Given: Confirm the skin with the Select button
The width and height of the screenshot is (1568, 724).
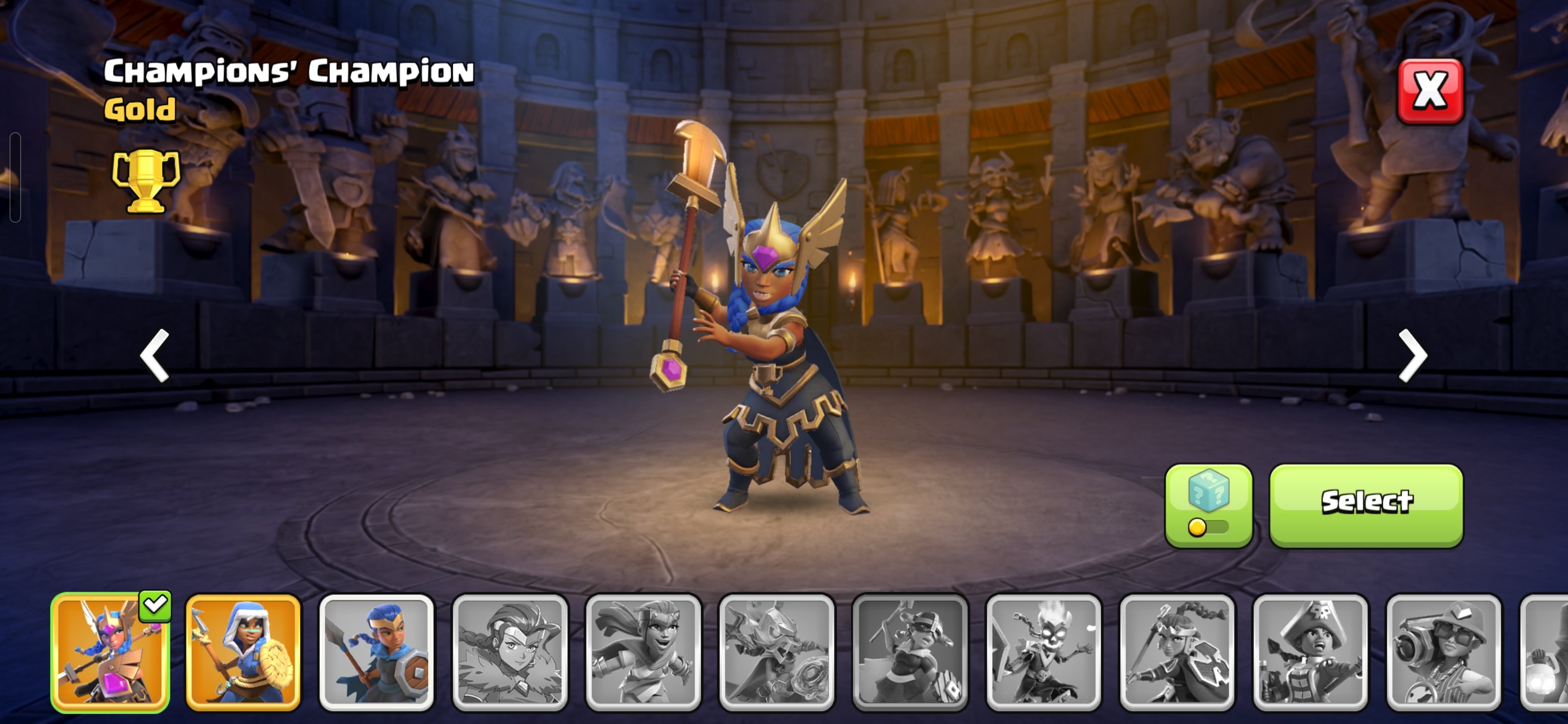Looking at the screenshot, I should coord(1366,504).
